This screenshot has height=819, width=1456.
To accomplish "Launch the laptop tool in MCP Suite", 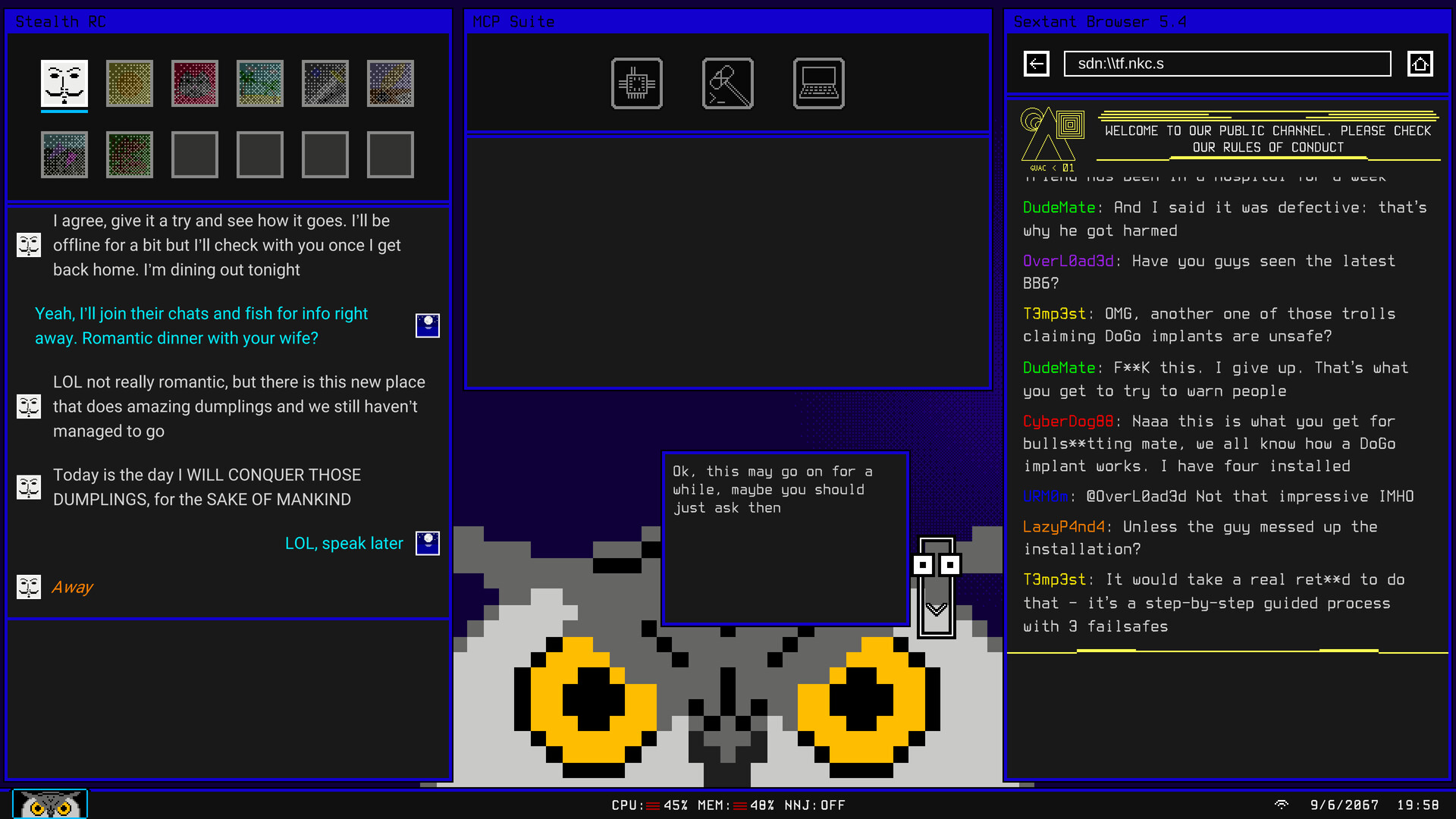I will [818, 83].
